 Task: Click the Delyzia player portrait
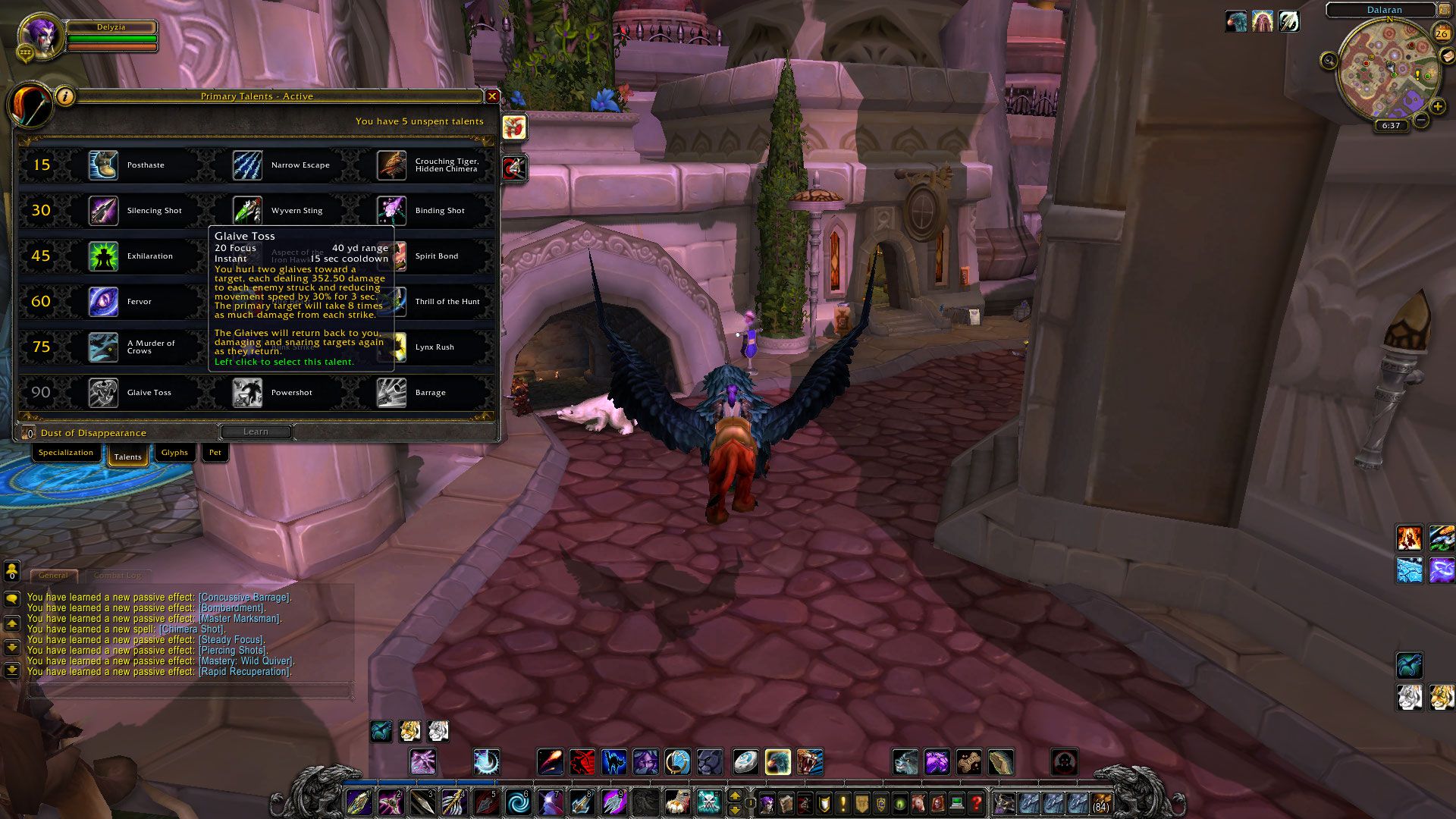(x=38, y=35)
